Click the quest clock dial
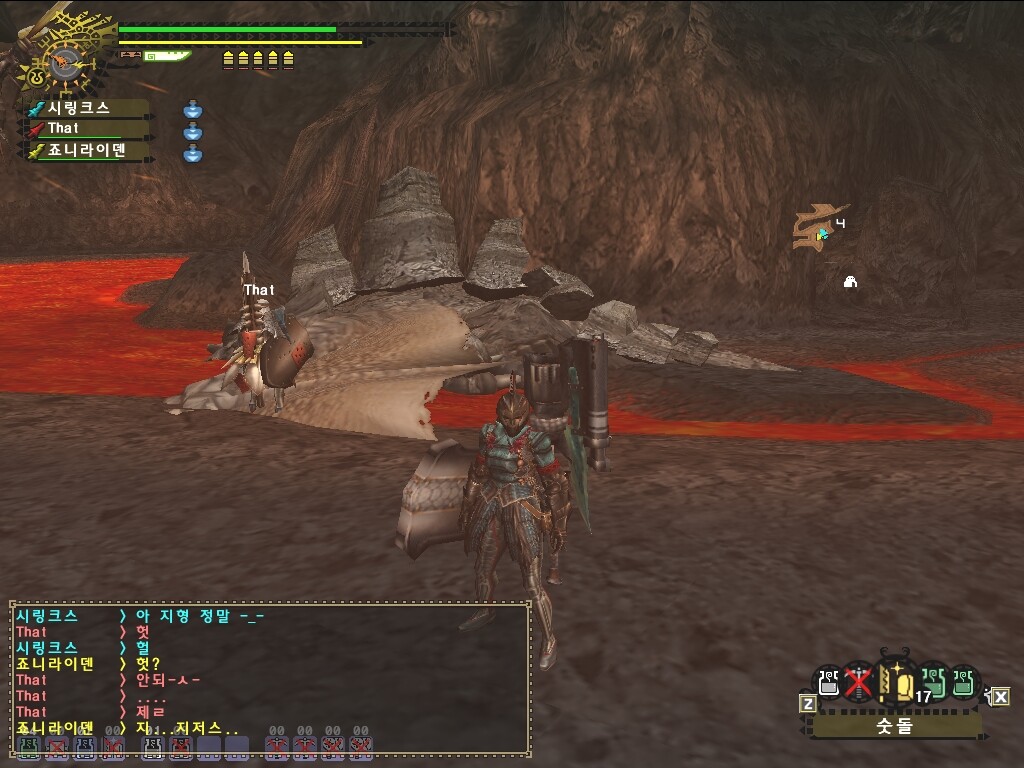Image resolution: width=1024 pixels, height=768 pixels. [x=64, y=64]
